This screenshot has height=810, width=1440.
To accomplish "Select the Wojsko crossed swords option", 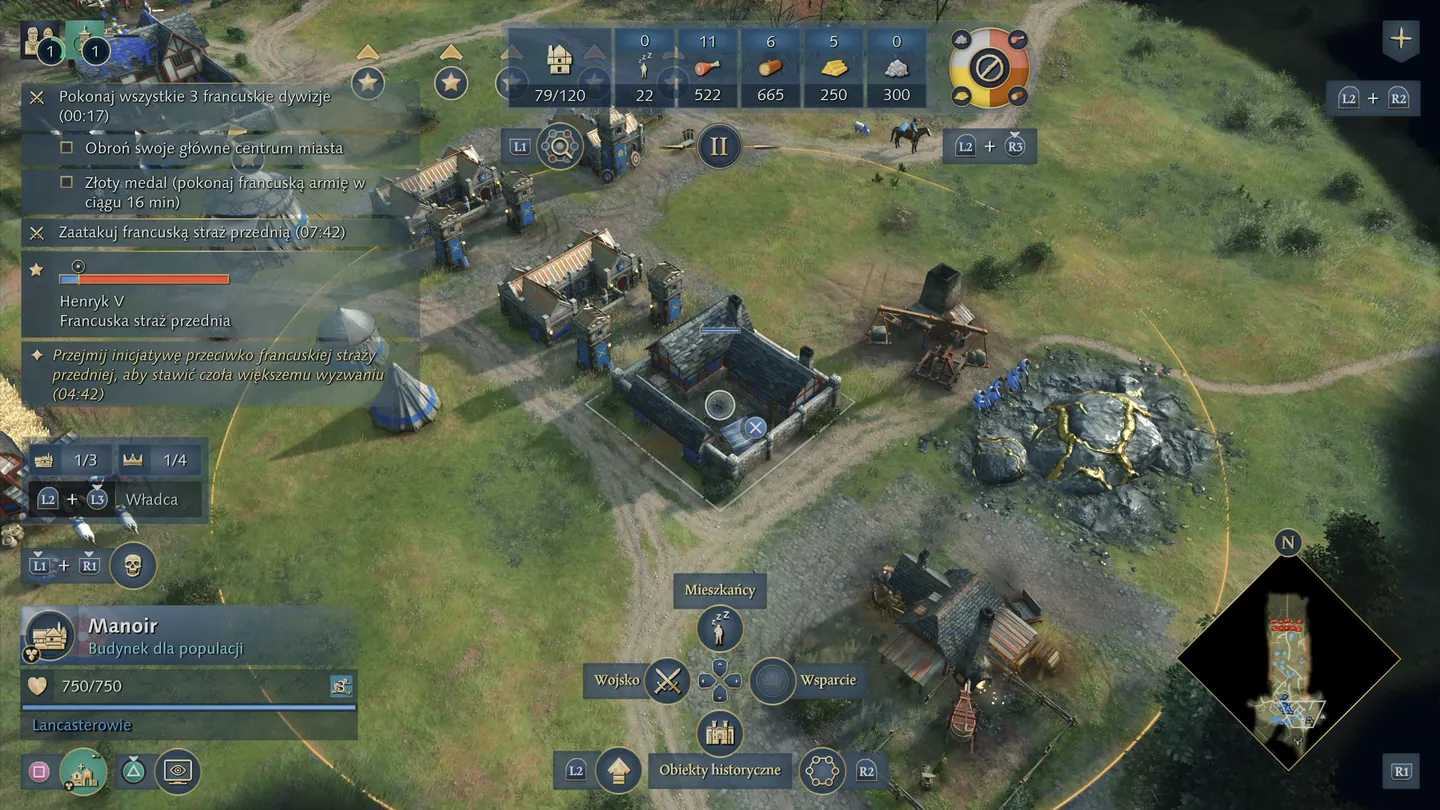I will [667, 681].
